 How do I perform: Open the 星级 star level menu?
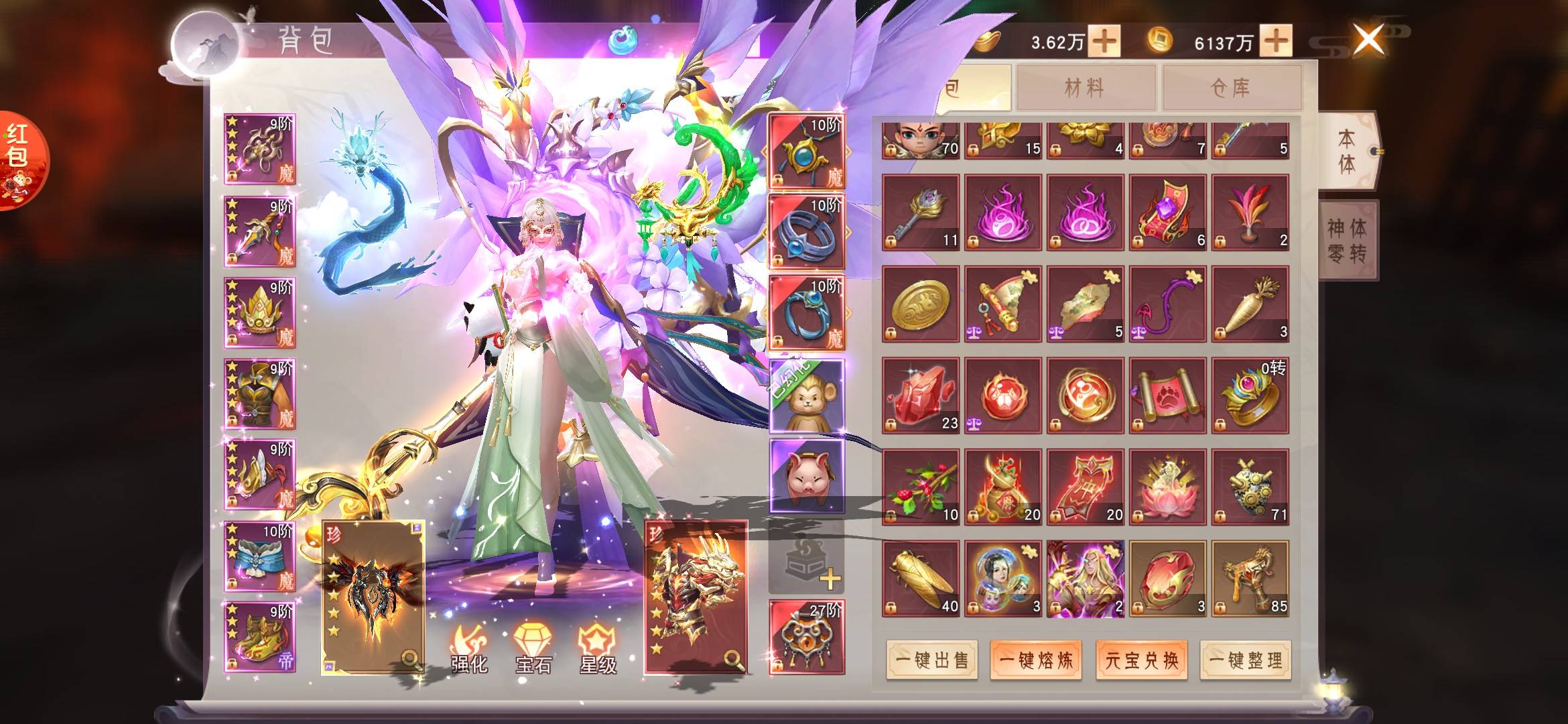click(x=597, y=650)
